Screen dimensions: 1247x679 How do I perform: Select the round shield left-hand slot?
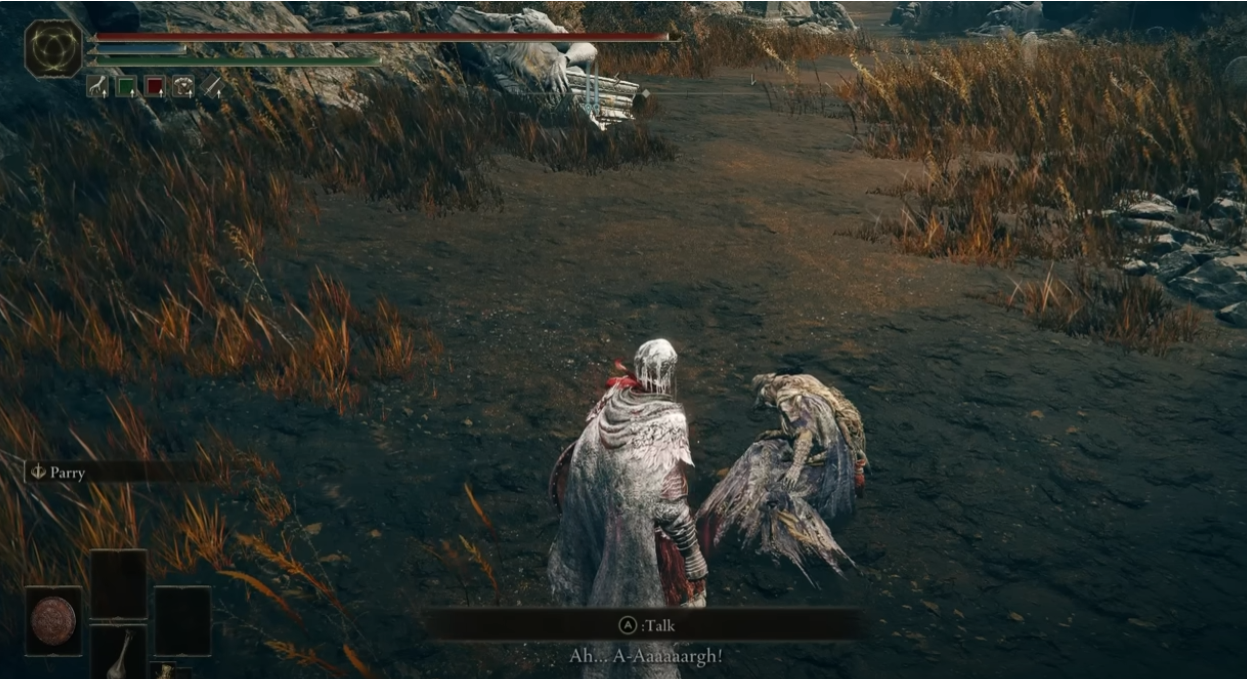(x=53, y=620)
